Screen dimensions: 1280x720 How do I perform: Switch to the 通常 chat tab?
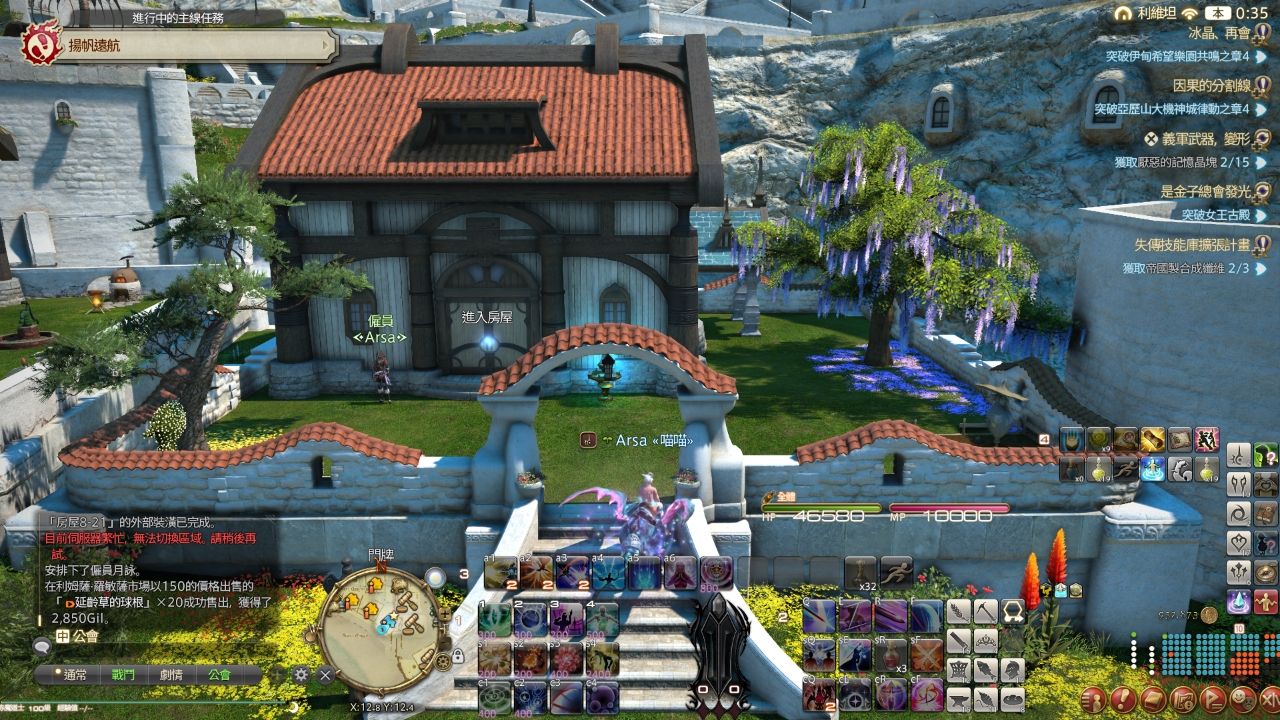click(75, 675)
